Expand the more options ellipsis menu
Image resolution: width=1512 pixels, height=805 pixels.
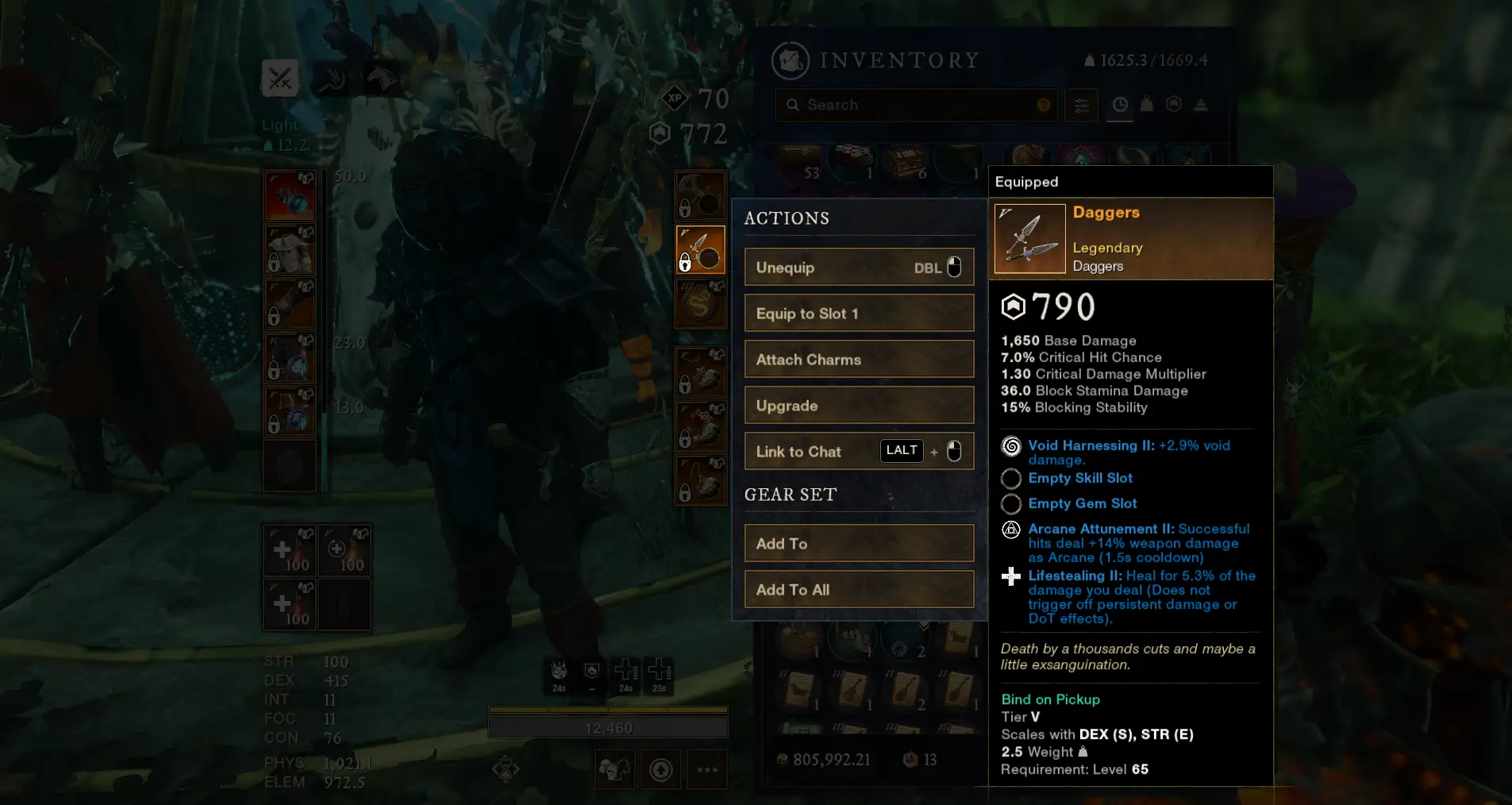coord(706,768)
